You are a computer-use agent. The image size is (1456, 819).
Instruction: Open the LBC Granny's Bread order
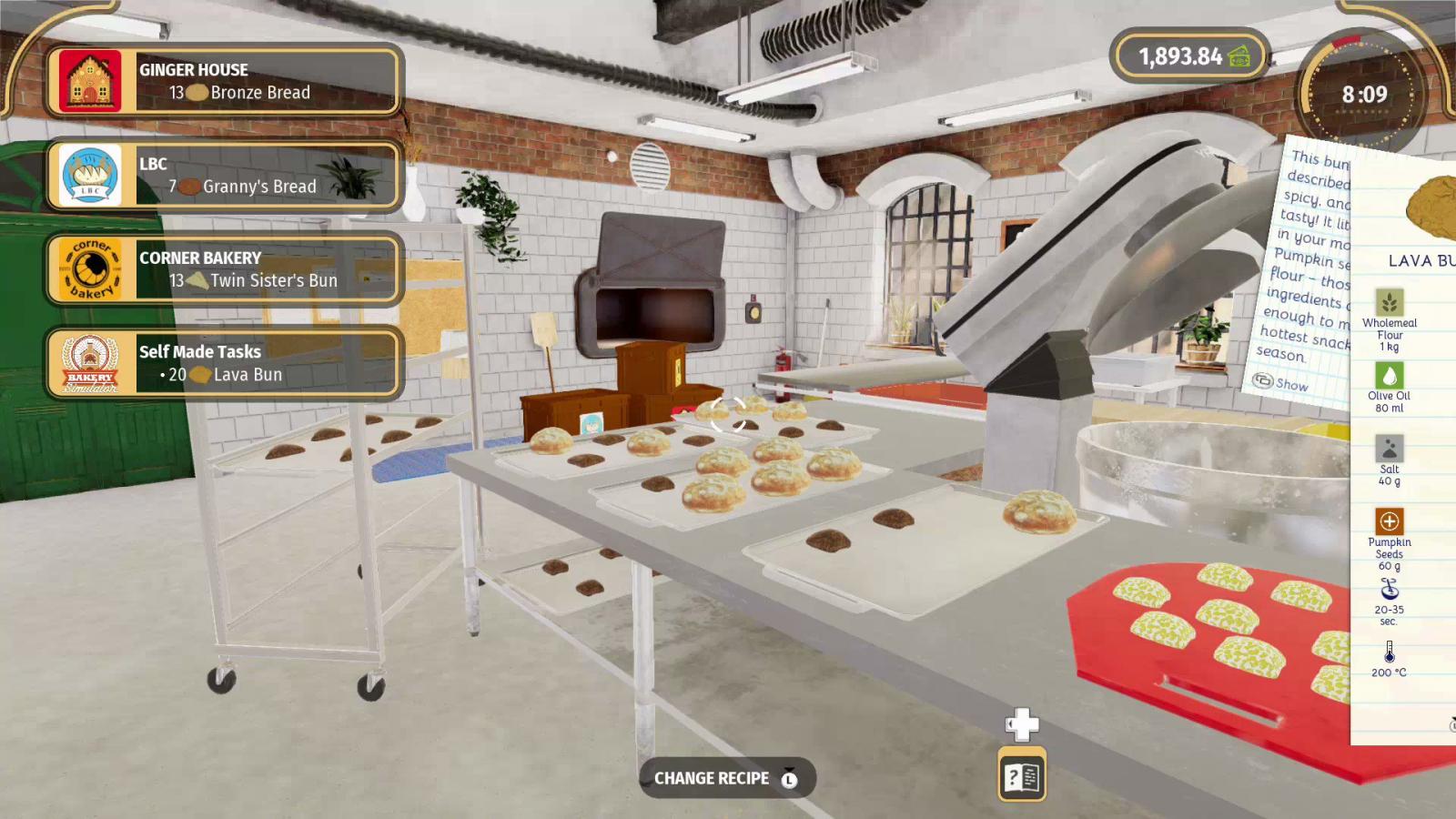[x=224, y=175]
